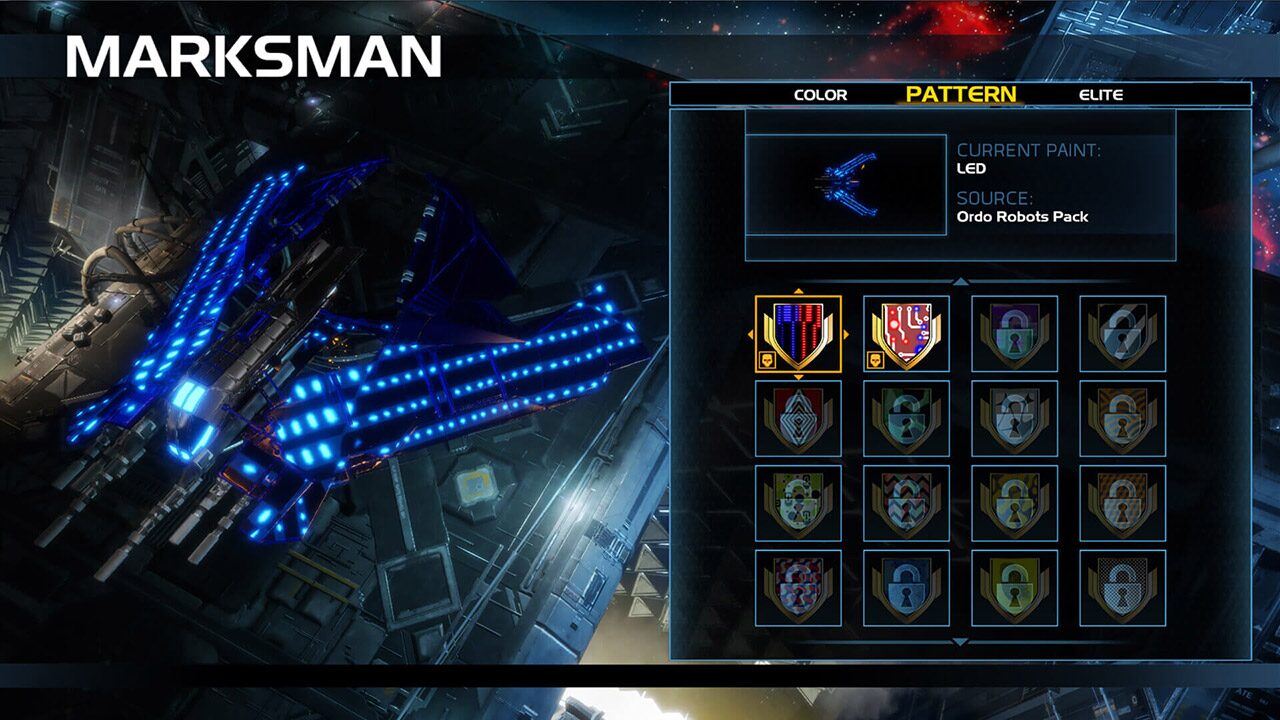Click the skull badge on the LED pattern
This screenshot has width=1280, height=720.
point(766,359)
